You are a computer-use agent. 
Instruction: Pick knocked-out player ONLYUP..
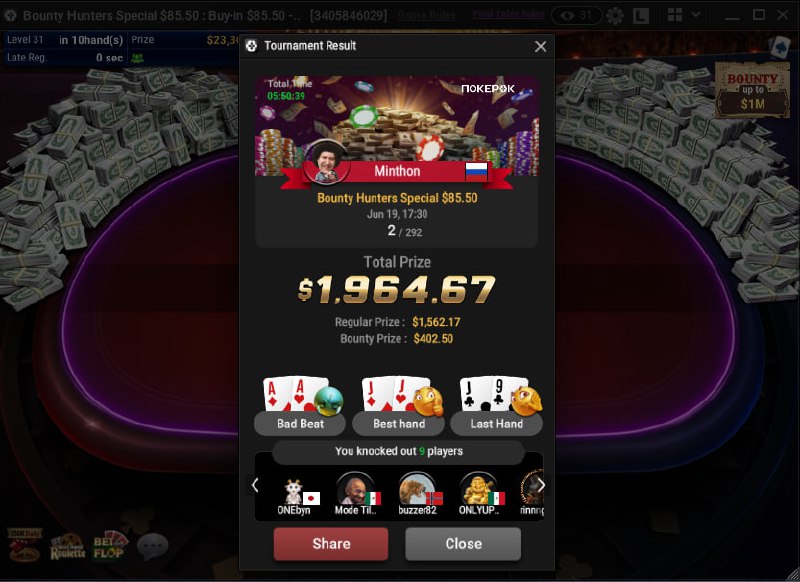click(481, 493)
